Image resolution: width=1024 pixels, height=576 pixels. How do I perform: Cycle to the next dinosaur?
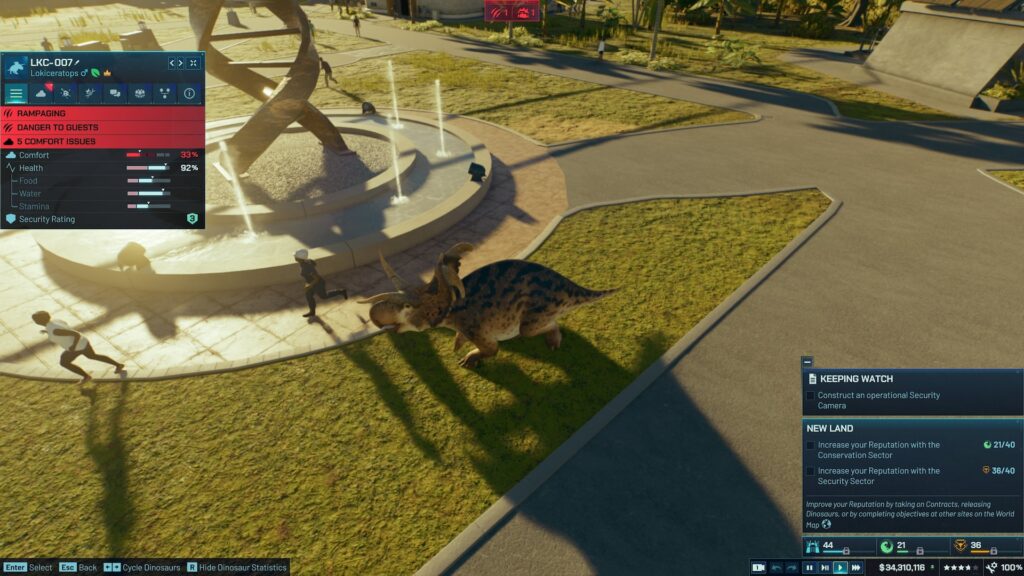click(x=180, y=63)
